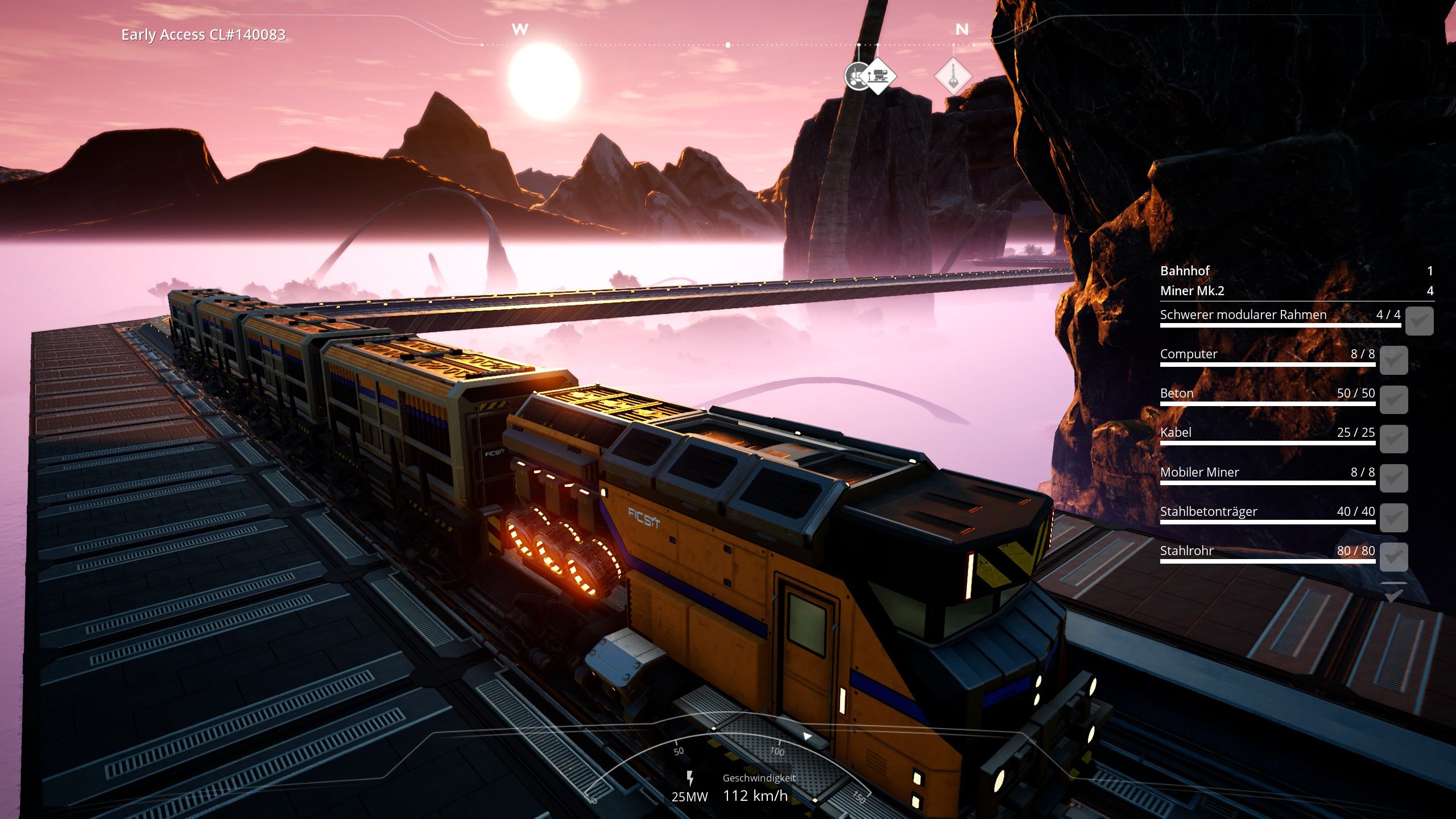1456x819 pixels.
Task: Select the train station compass marker
Action: coord(879,76)
